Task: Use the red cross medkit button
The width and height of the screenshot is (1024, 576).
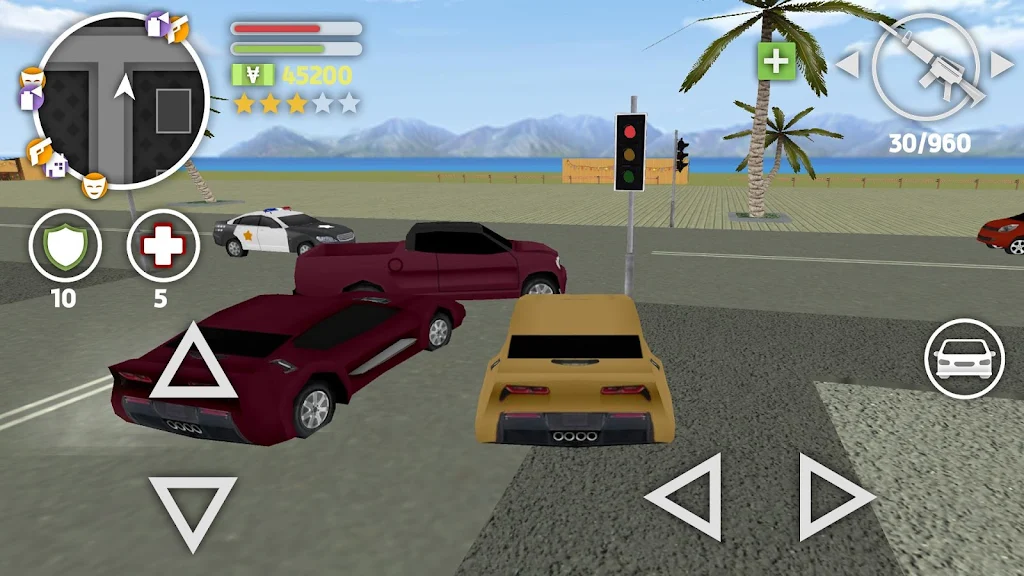Action: point(161,247)
